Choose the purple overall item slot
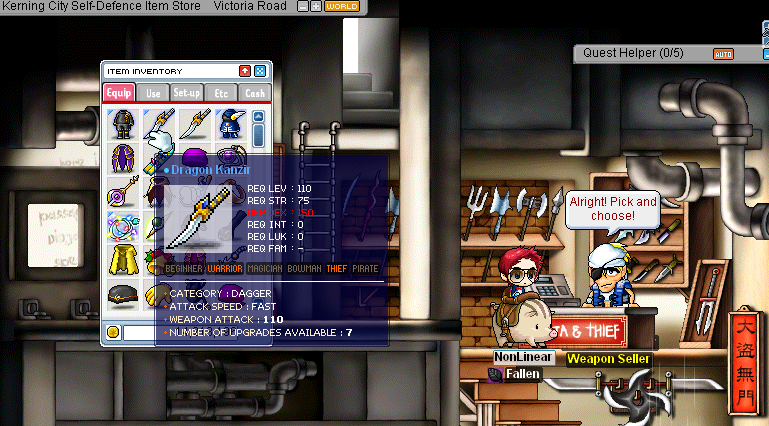This screenshot has width=769, height=426. (123, 158)
